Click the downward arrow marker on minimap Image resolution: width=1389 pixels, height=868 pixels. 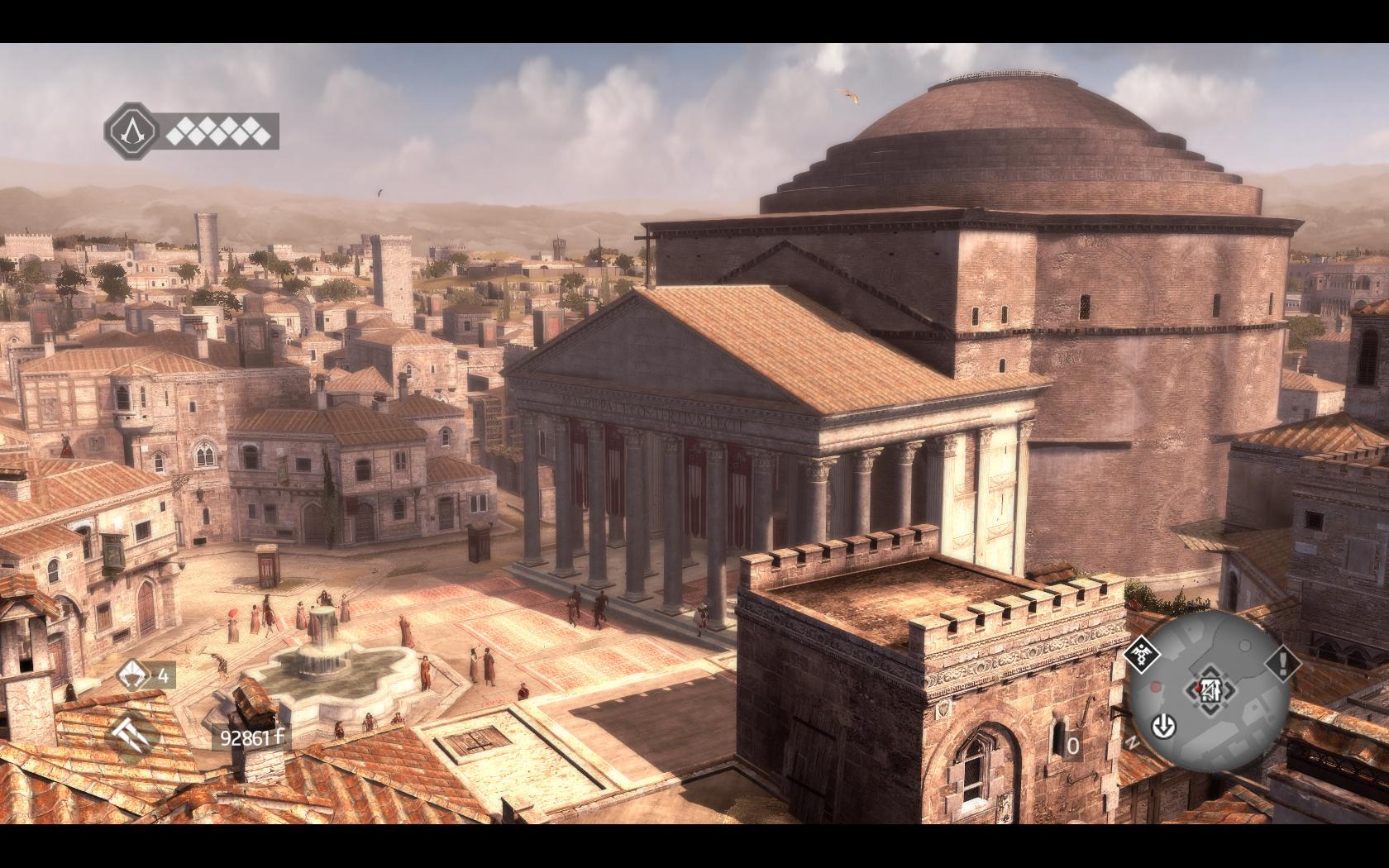[x=1164, y=727]
